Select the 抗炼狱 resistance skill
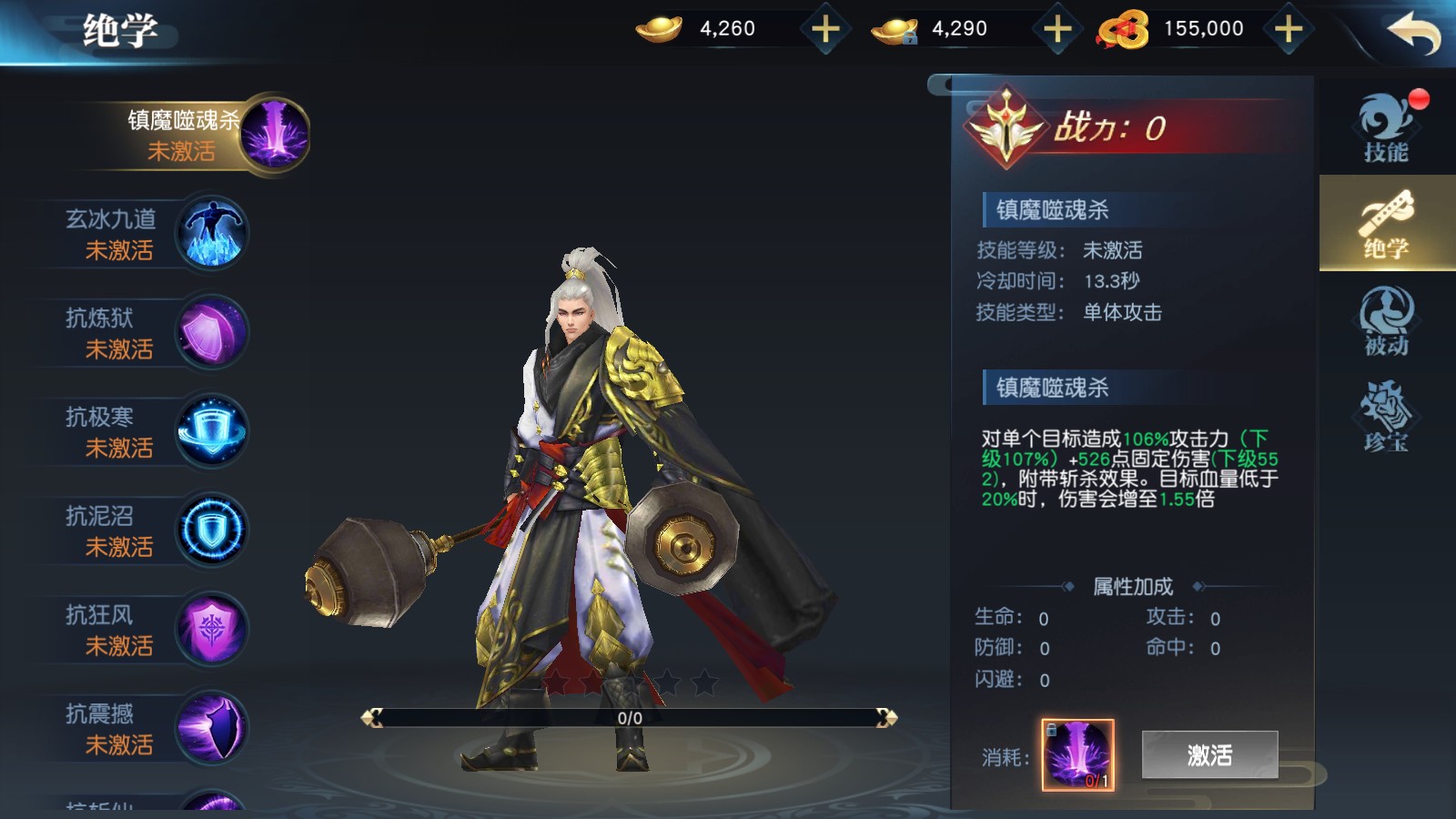1456x819 pixels. pyautogui.click(x=155, y=333)
